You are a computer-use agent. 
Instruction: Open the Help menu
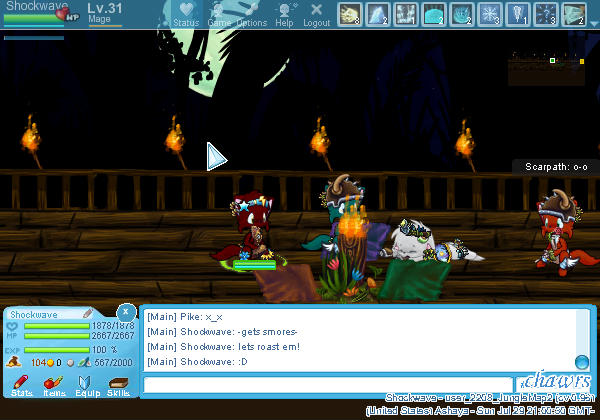[285, 13]
